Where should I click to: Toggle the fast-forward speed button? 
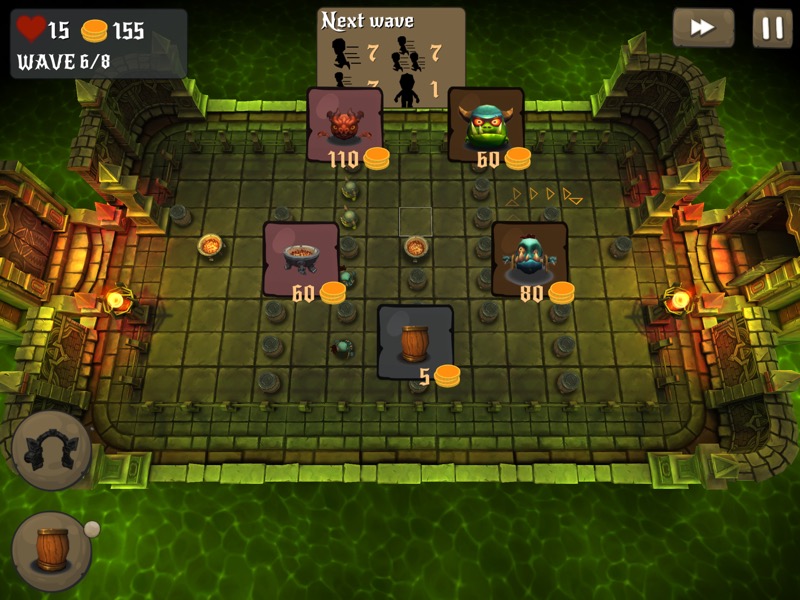click(703, 27)
